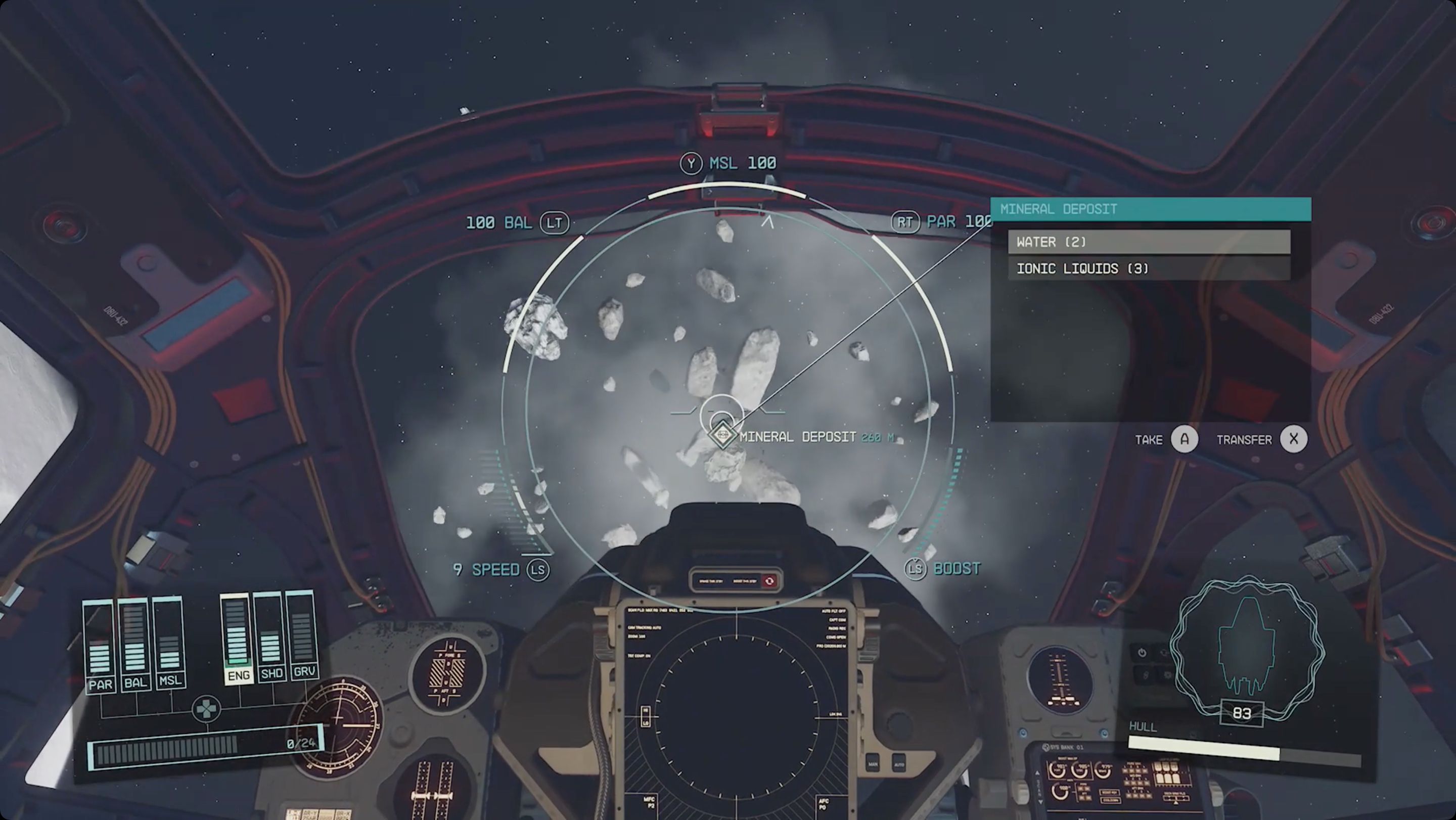Switch the side console to AUTO mode
This screenshot has width=1456, height=820.
900,763
